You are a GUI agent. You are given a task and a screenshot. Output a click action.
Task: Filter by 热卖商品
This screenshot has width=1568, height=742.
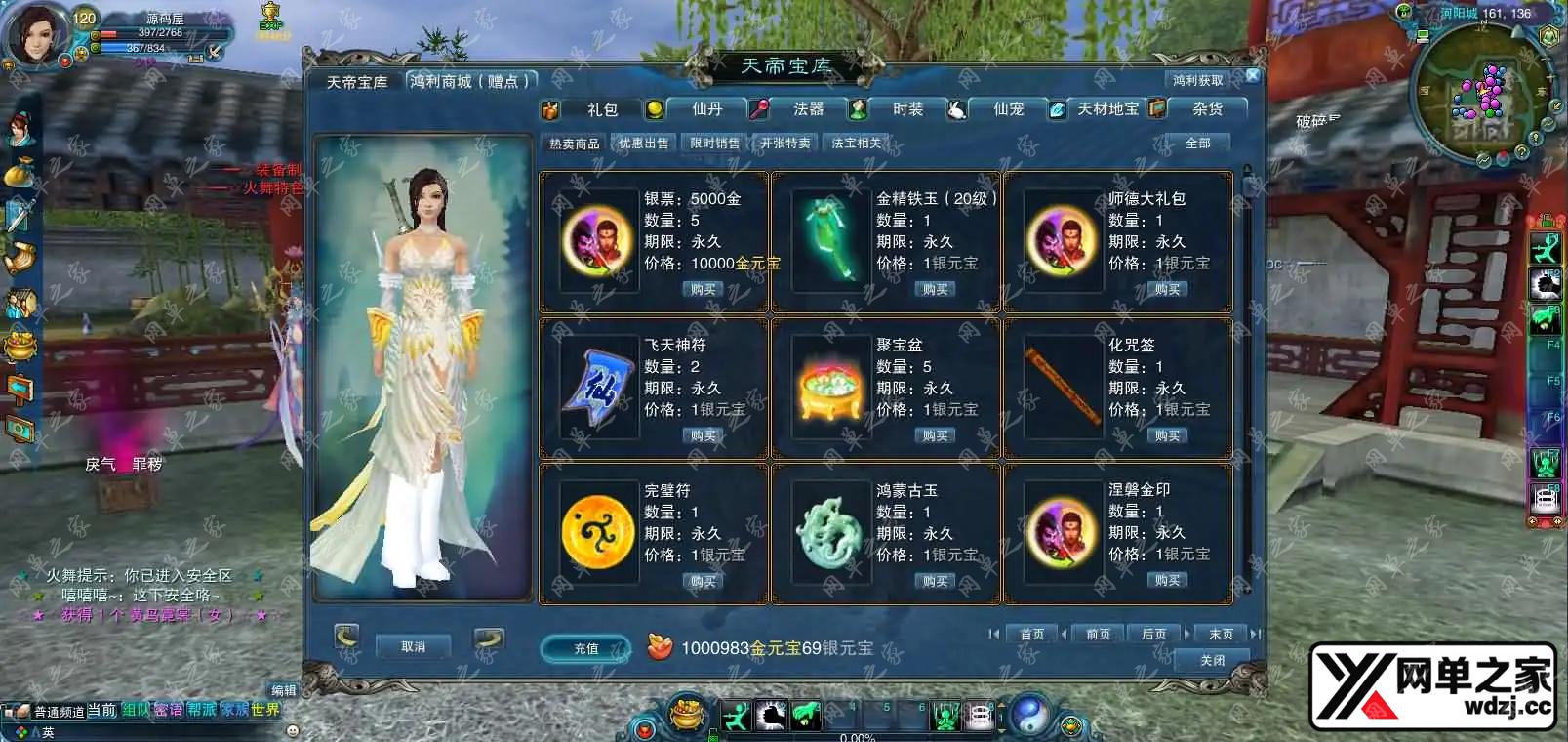tap(575, 144)
